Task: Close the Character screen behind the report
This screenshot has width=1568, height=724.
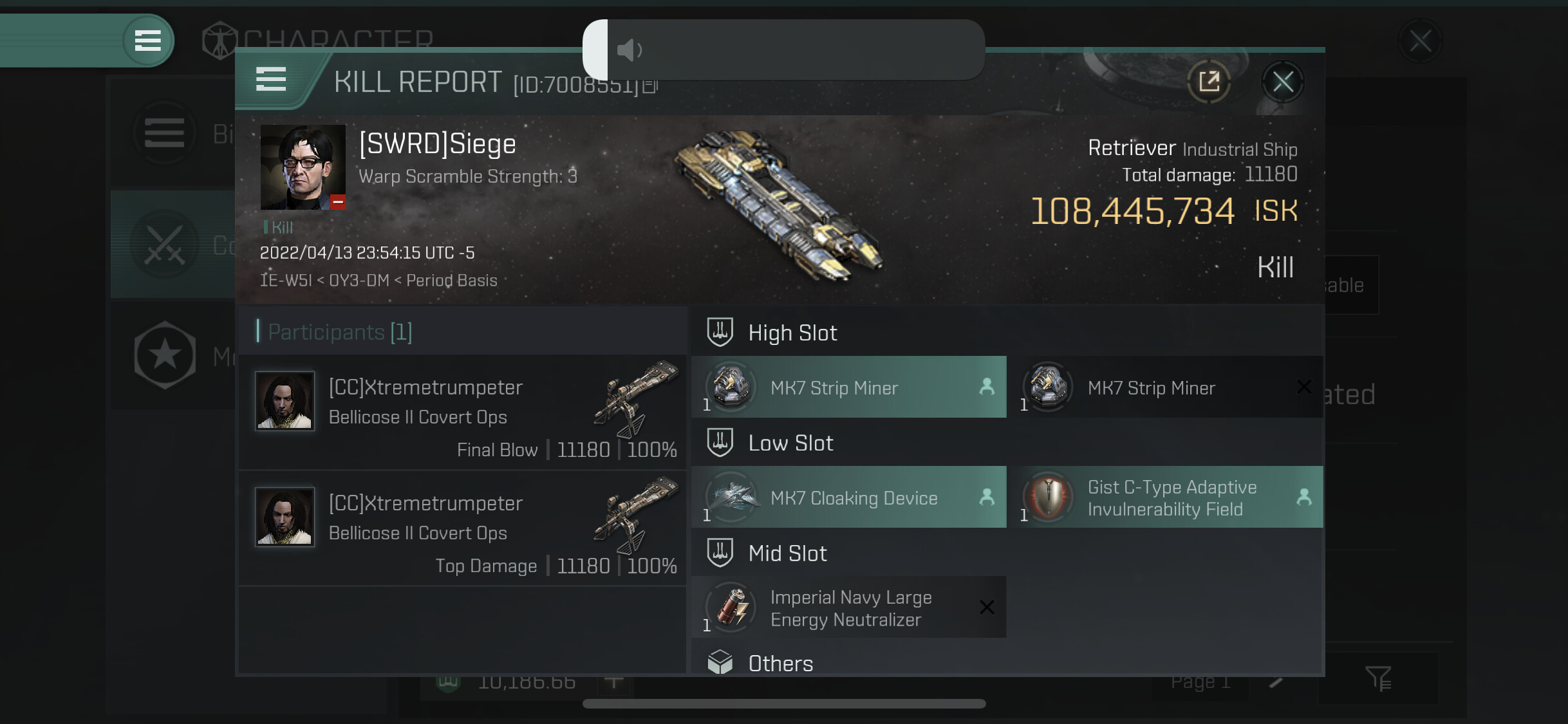Action: click(x=1420, y=41)
